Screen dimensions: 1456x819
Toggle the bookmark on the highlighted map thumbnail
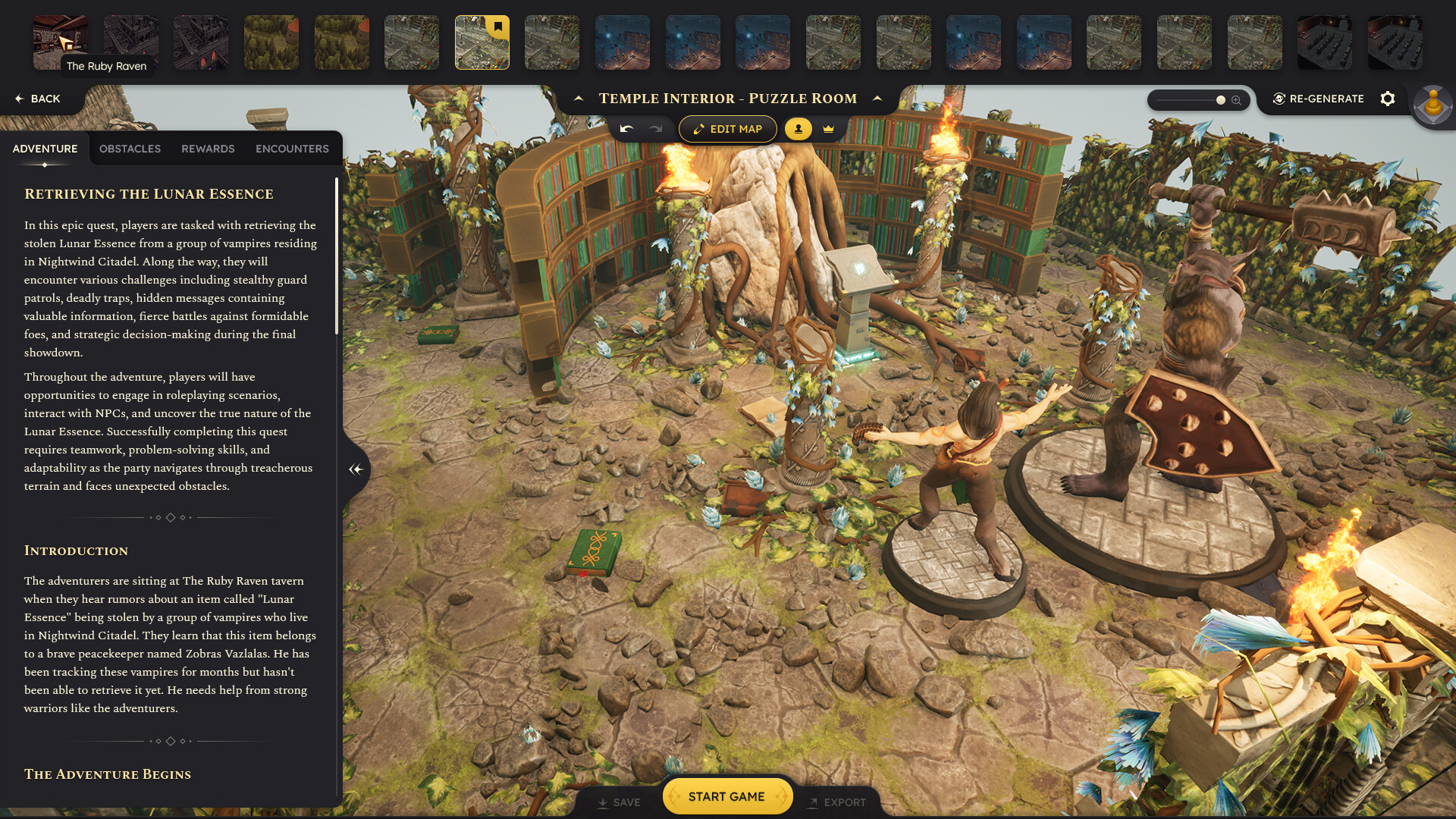pos(497,25)
